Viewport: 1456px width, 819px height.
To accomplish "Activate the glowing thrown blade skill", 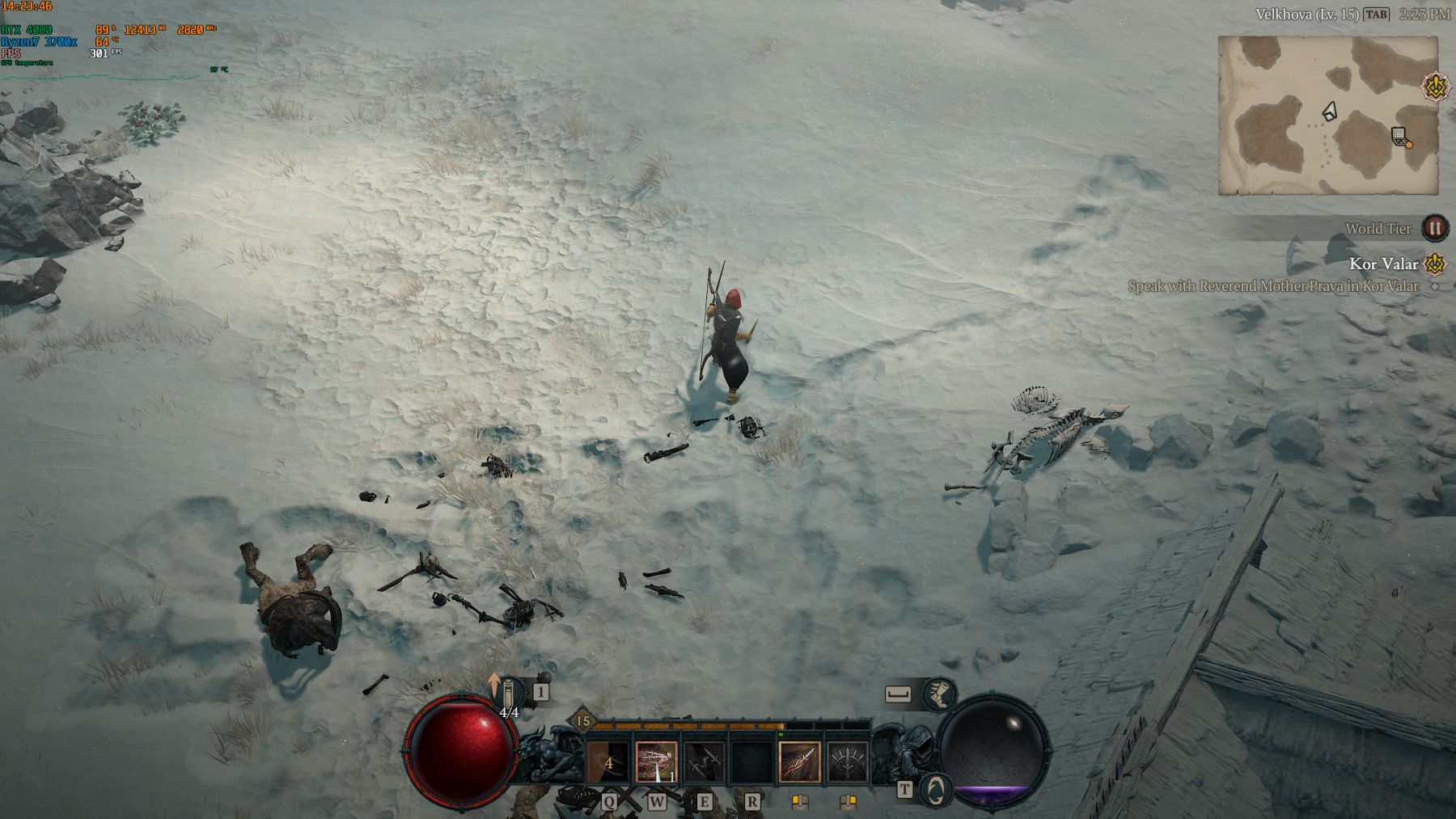I will [799, 762].
